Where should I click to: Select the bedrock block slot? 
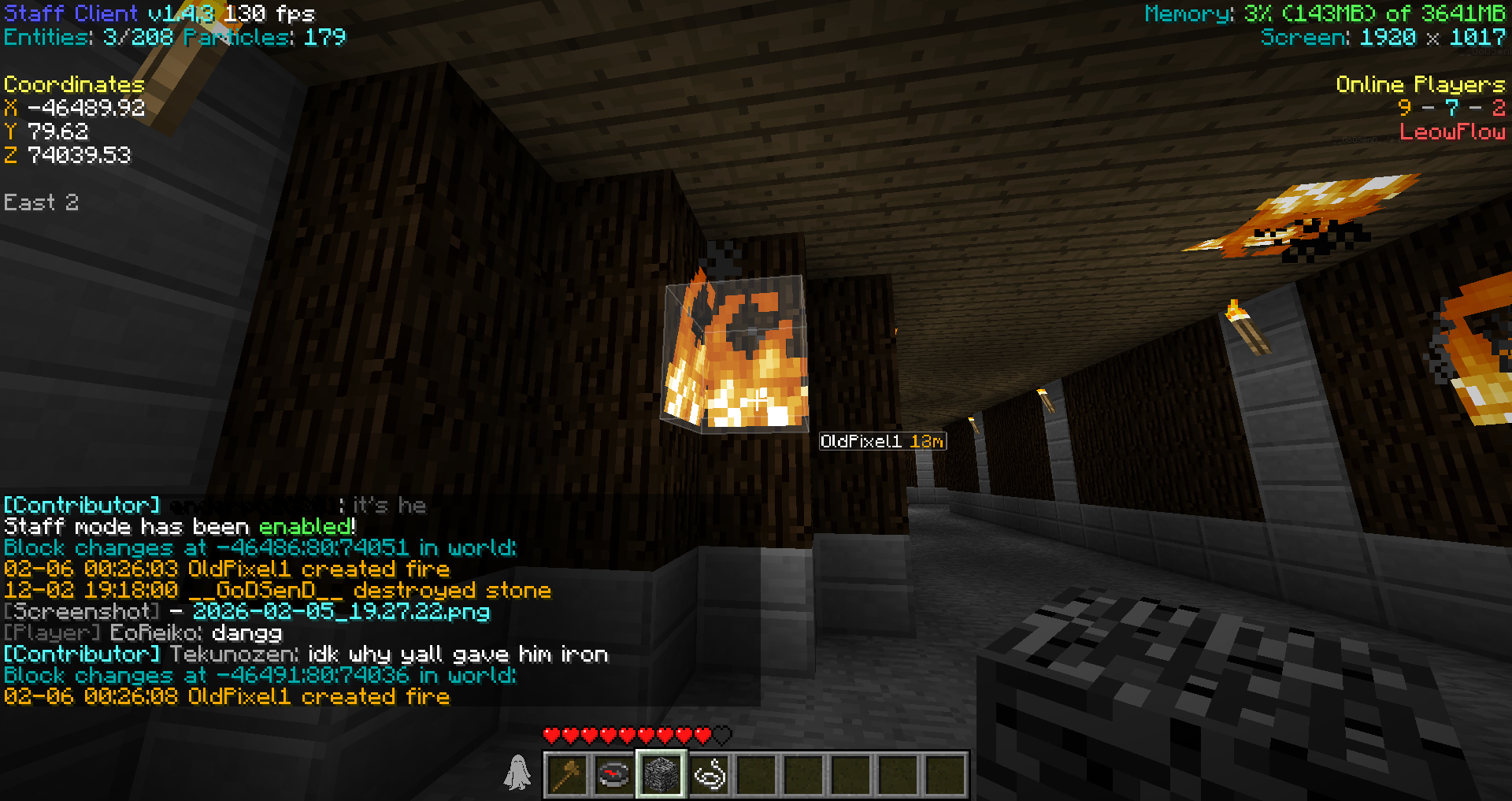pos(661,775)
